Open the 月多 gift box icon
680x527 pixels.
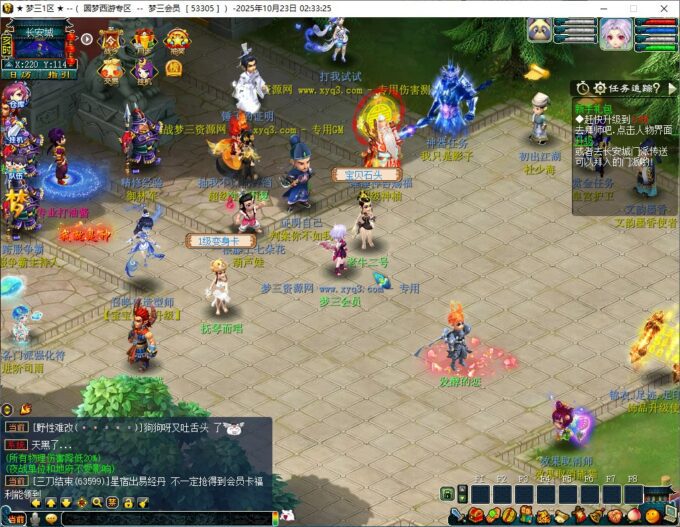(144, 41)
